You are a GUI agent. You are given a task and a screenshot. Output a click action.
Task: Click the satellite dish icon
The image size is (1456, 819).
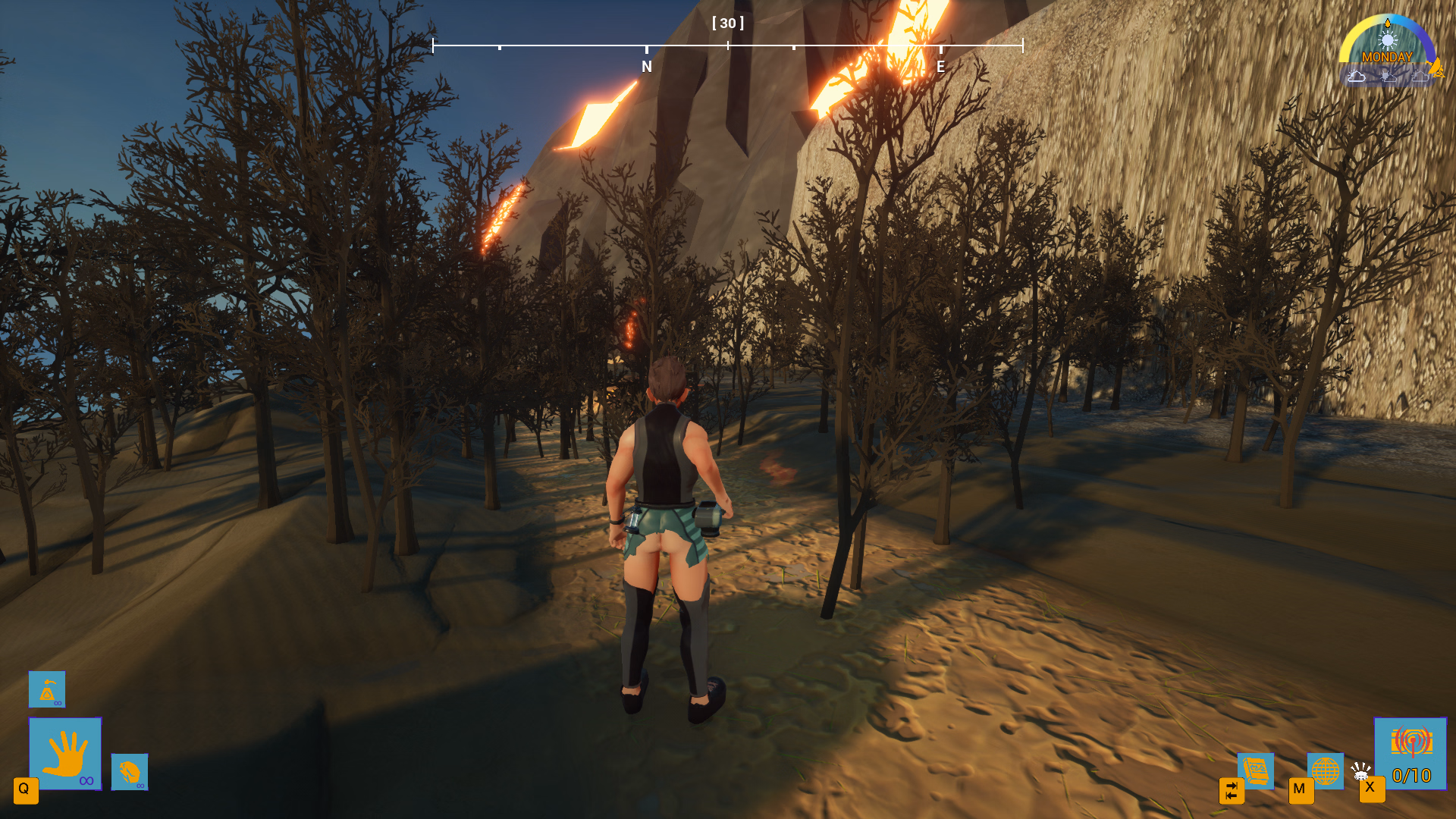pyautogui.click(x=1361, y=771)
